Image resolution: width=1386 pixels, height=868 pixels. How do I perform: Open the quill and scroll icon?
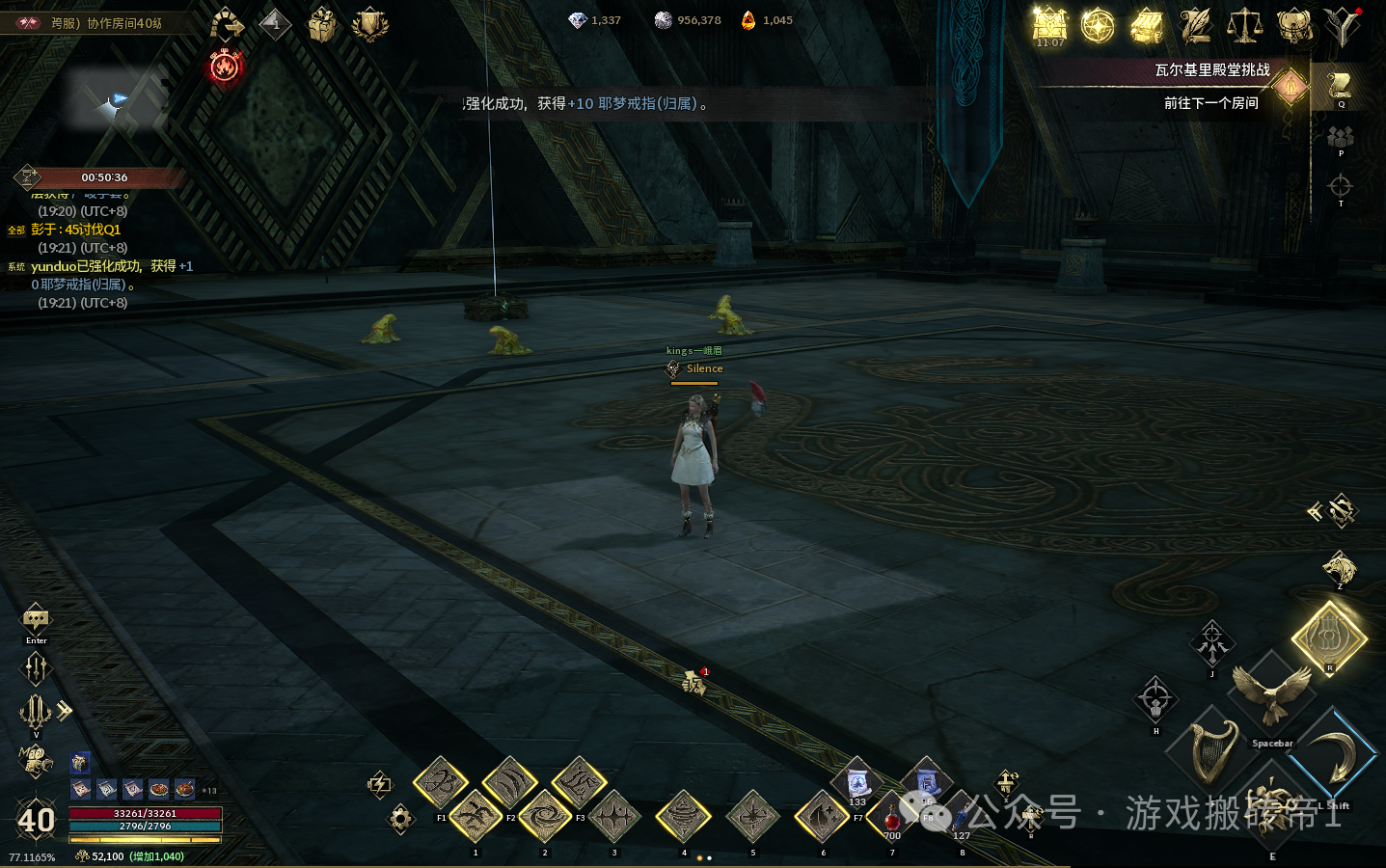[x=1196, y=26]
